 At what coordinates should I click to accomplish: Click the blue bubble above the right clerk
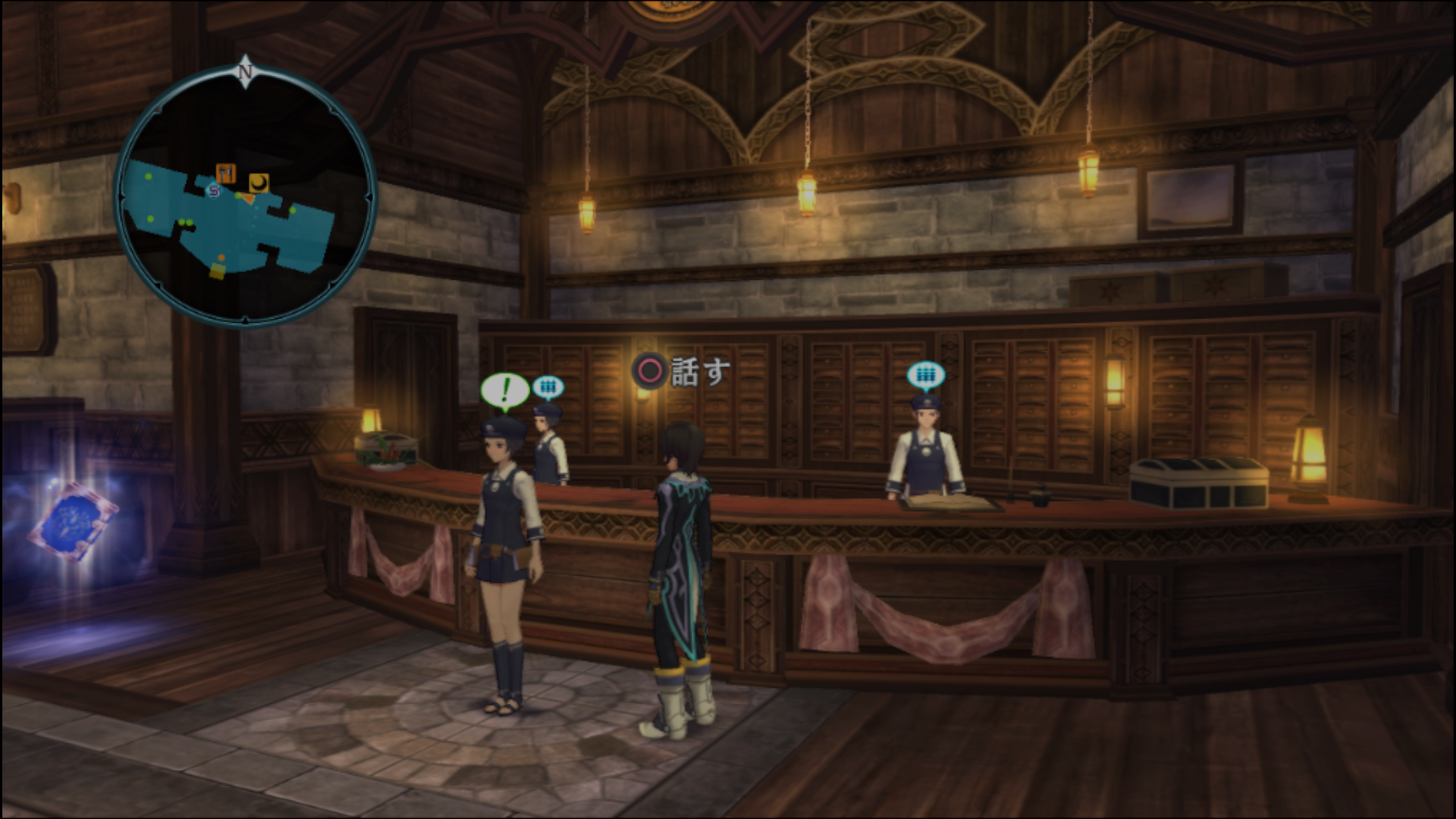(925, 374)
